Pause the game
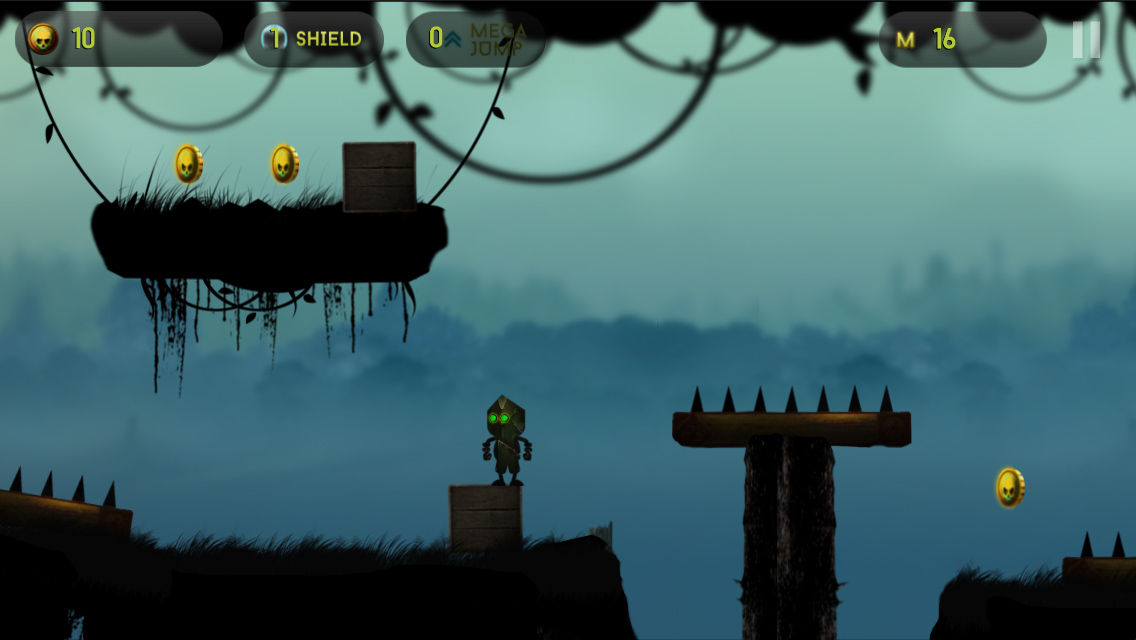Screen dimensions: 1136x640 click(x=1086, y=40)
